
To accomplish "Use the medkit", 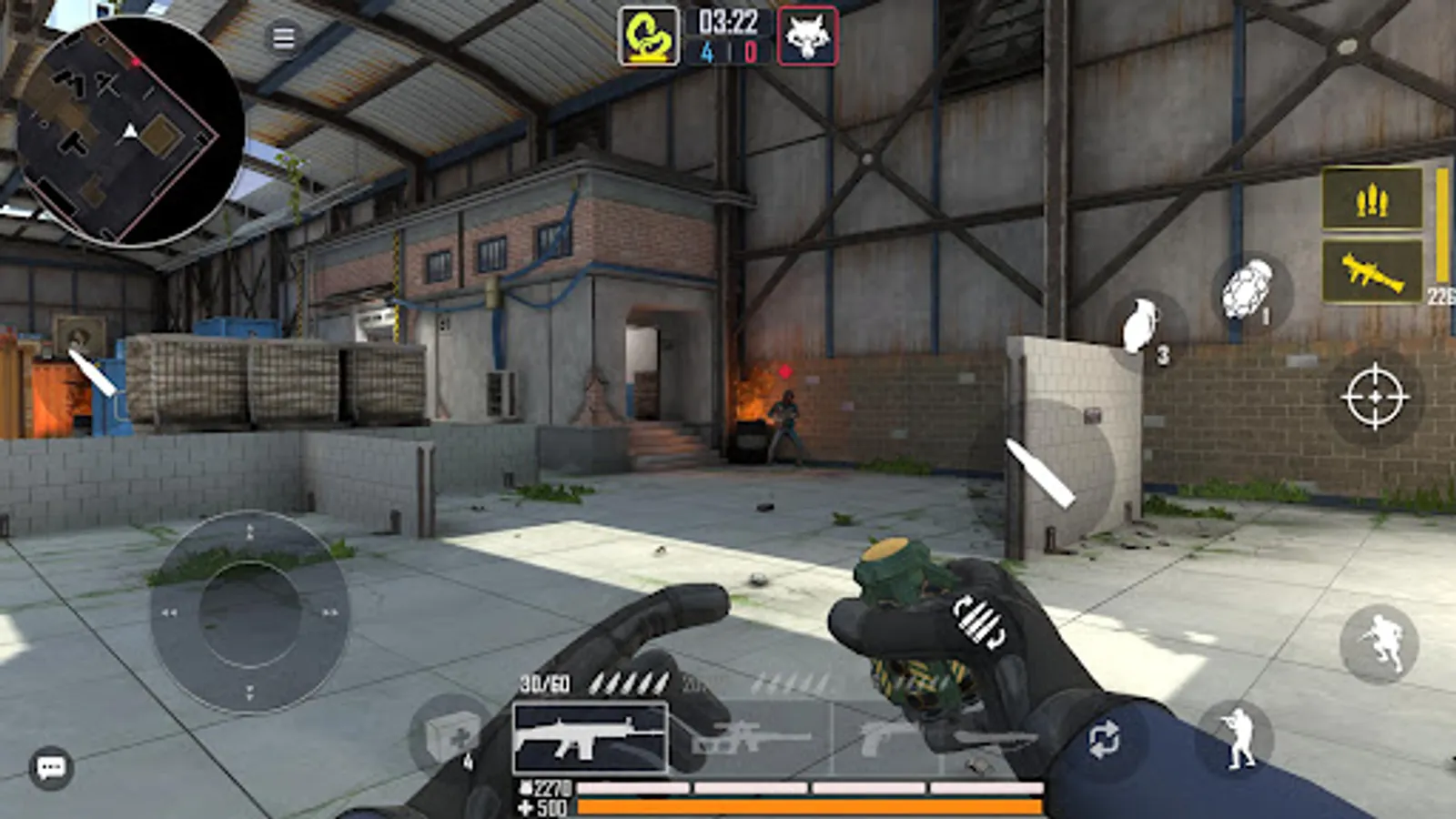I will [450, 737].
